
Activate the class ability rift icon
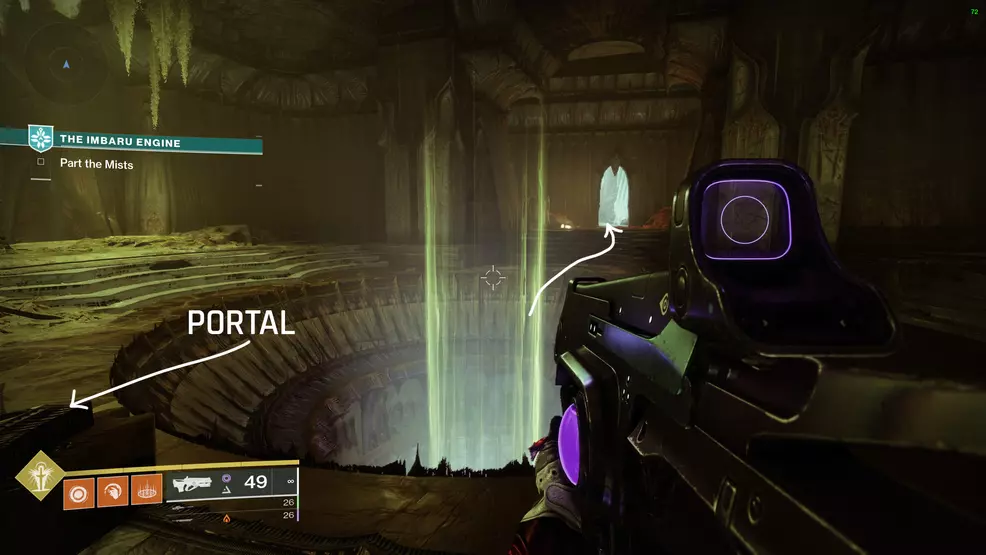(x=147, y=492)
